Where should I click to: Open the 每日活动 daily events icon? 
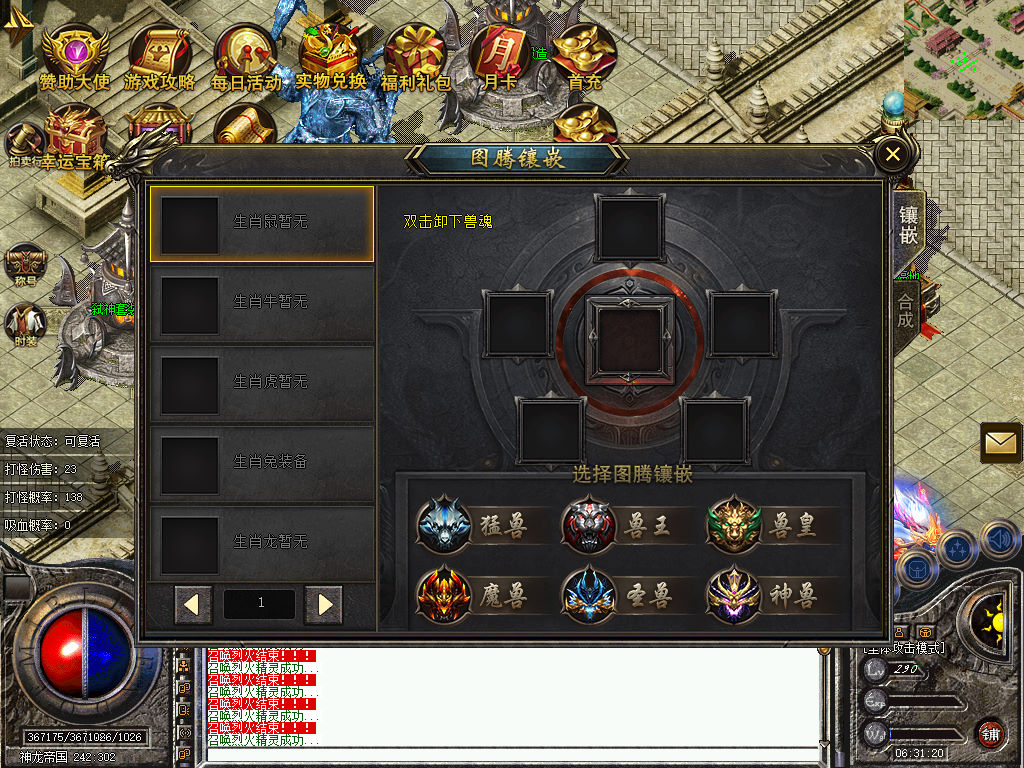tap(245, 58)
